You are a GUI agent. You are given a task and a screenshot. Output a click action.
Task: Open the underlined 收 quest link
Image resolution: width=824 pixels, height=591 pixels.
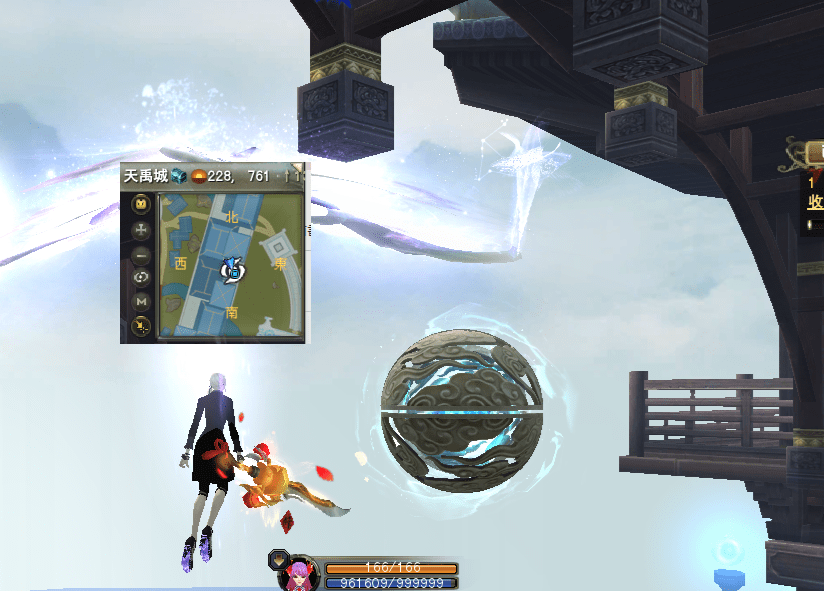(x=815, y=202)
